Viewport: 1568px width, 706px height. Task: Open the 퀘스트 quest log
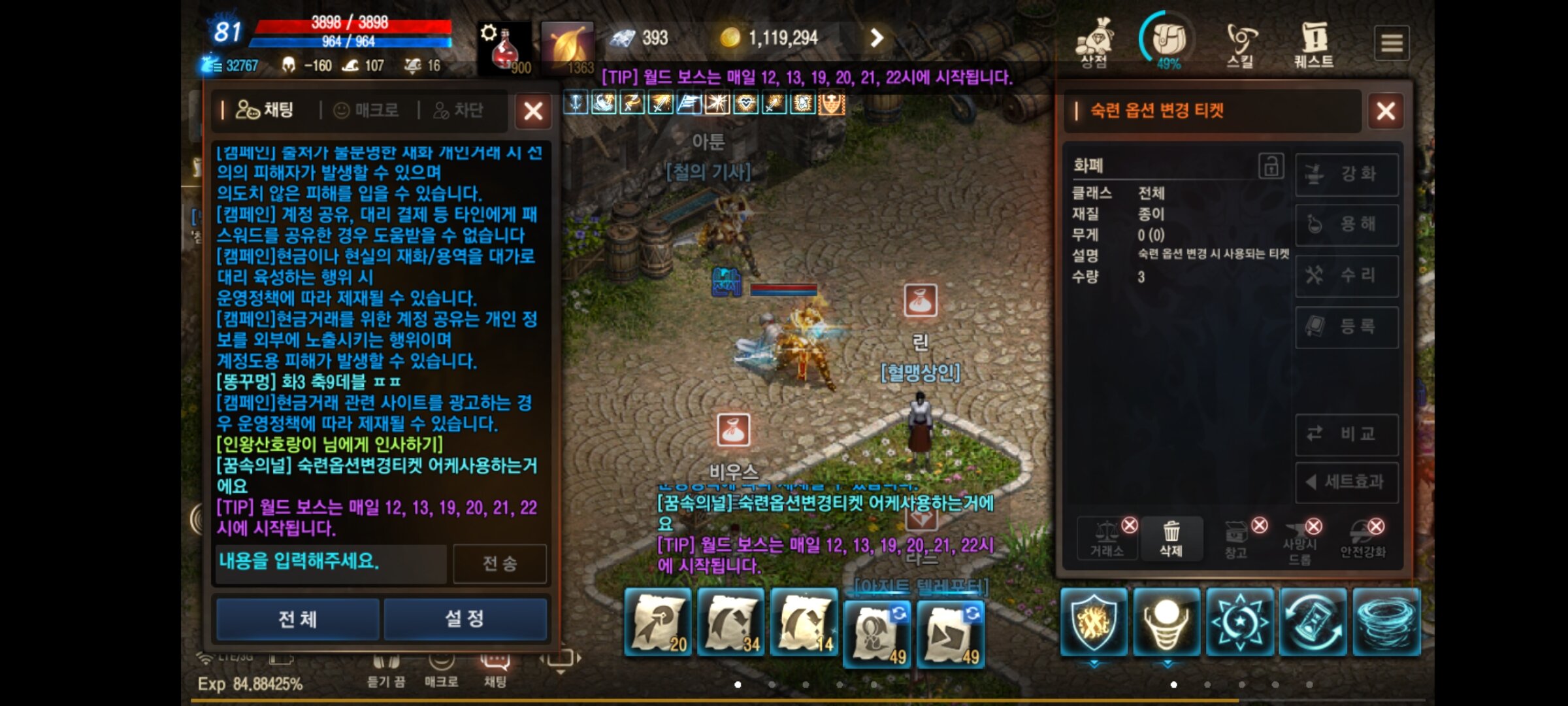click(1314, 43)
